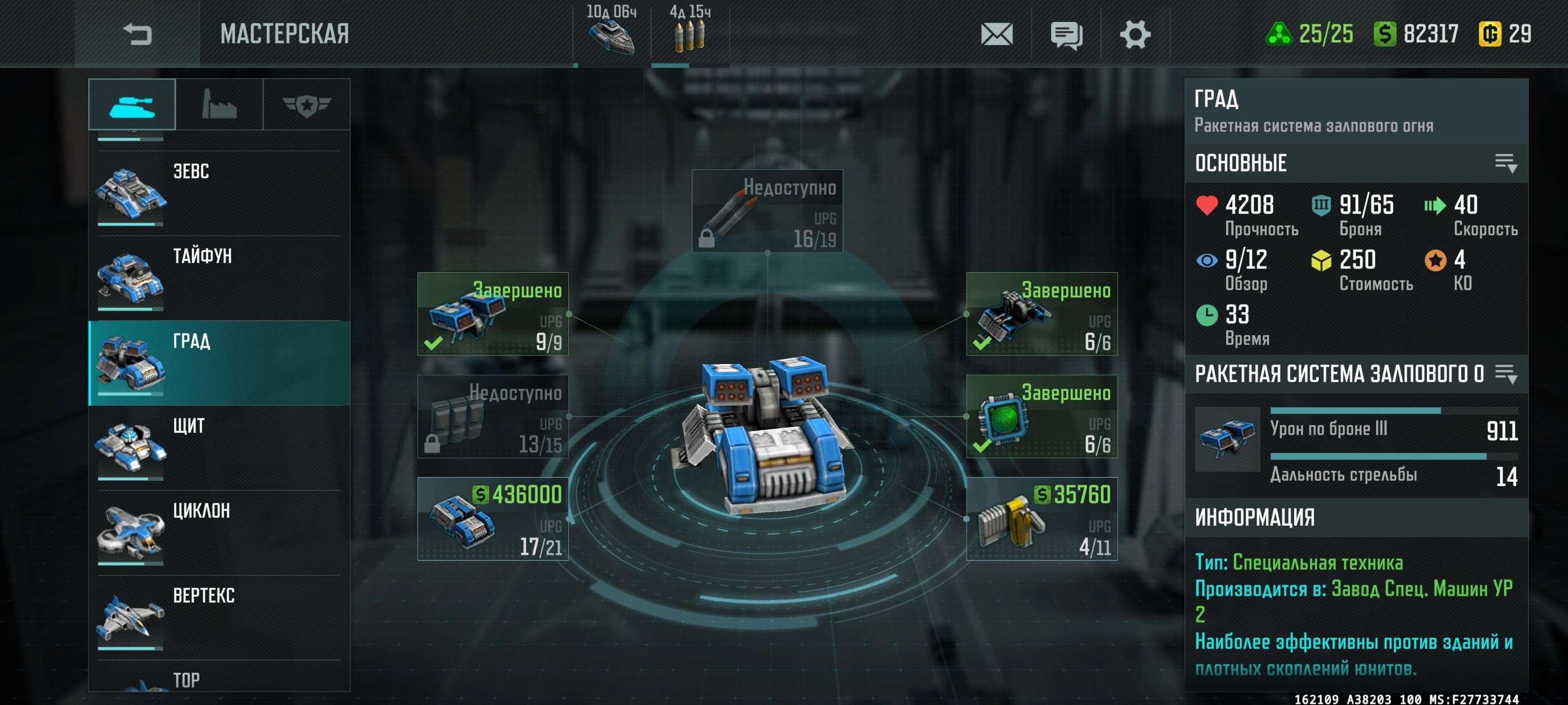Image resolution: width=1568 pixels, height=705 pixels.
Task: Open the chat messages window
Action: click(x=1066, y=35)
